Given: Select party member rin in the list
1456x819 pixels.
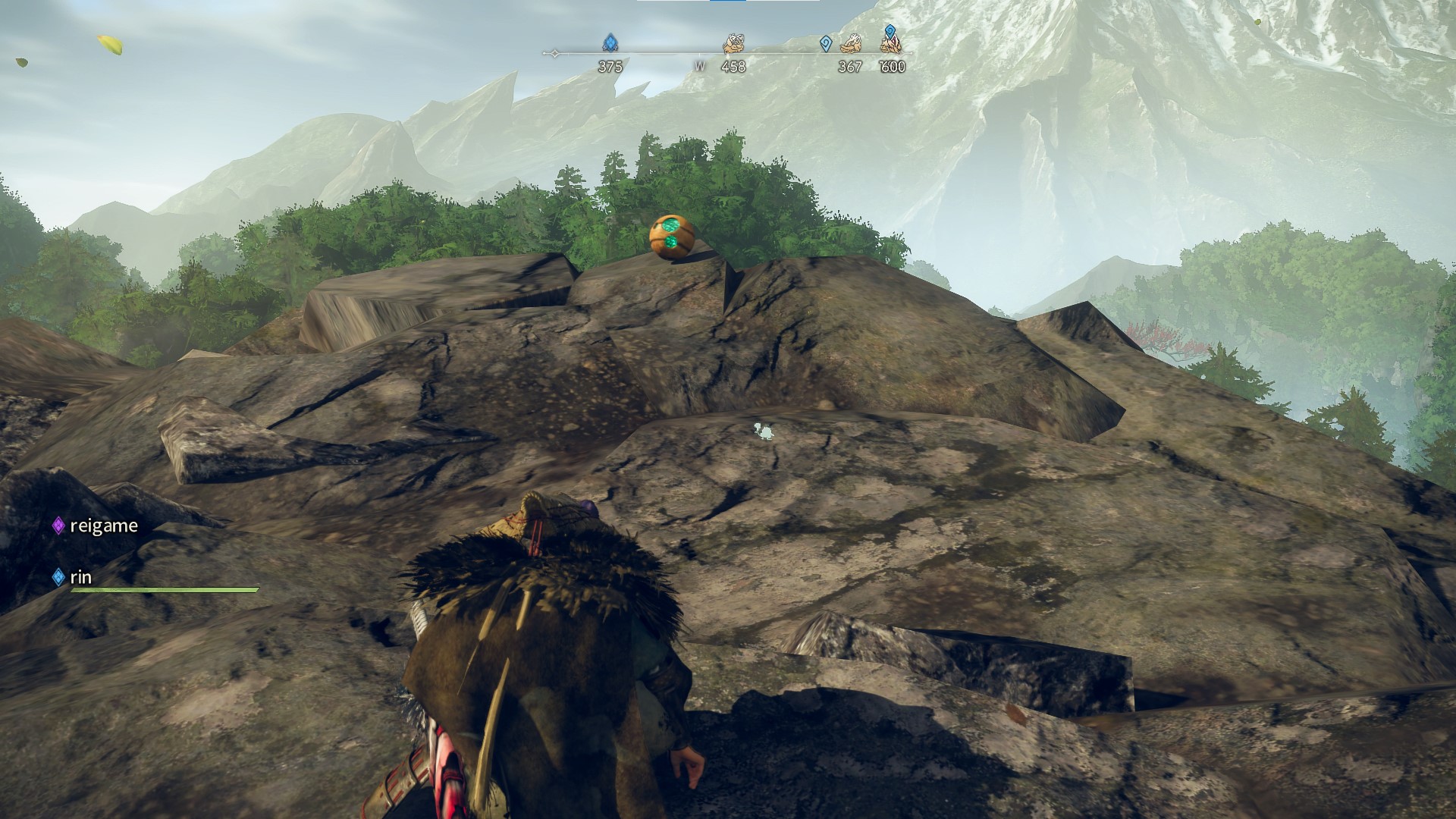Looking at the screenshot, I should point(80,577).
